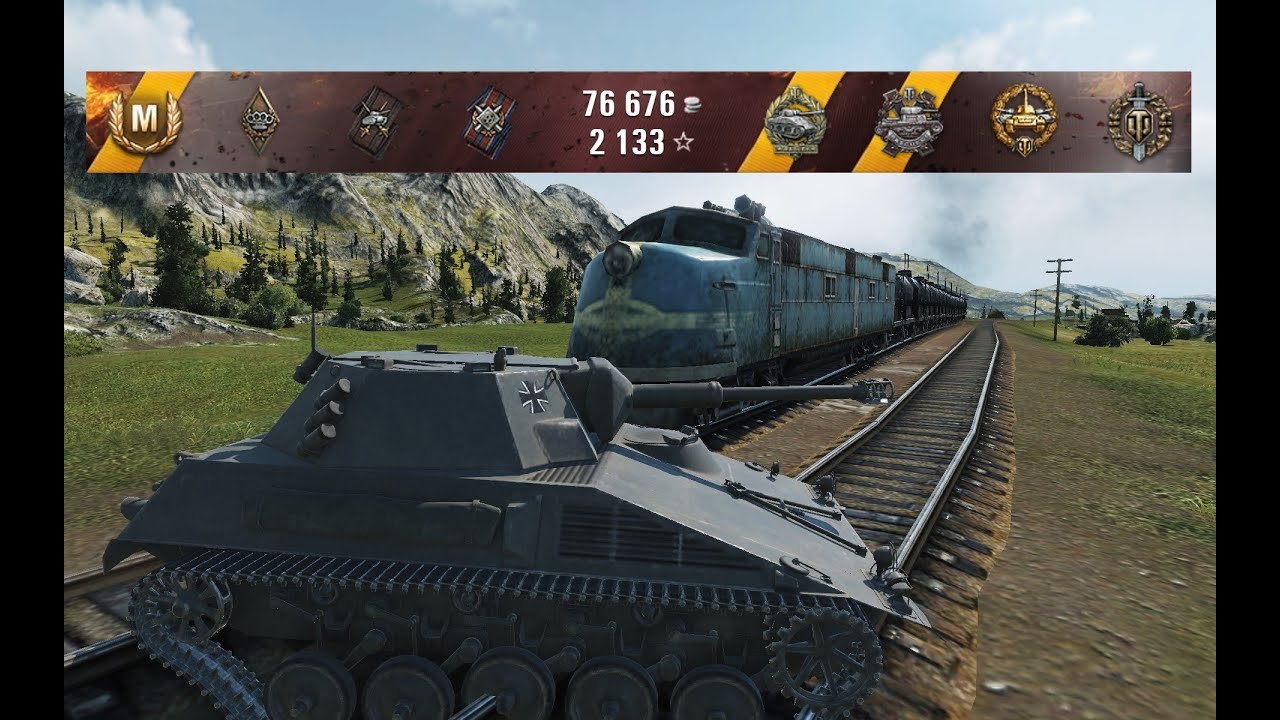Screen dimensions: 1280x720
Task: Open the tank ribbon medal with dark stripes
Action: [376, 122]
